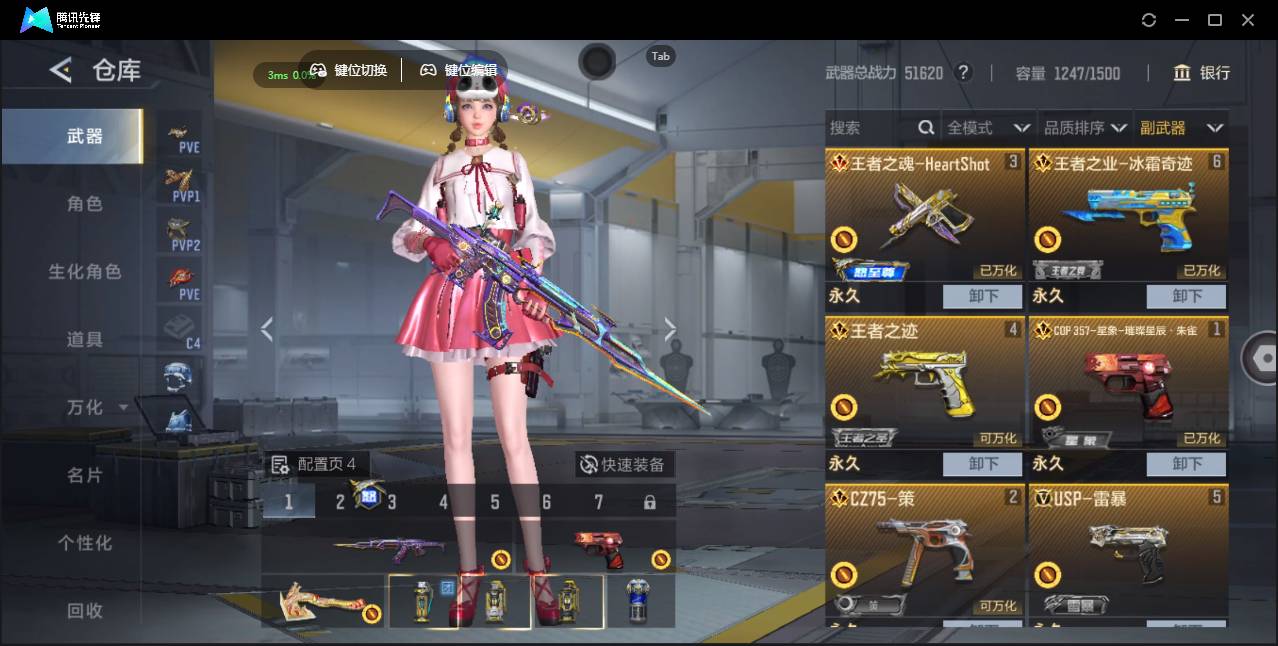Image resolution: width=1278 pixels, height=646 pixels.
Task: Open the 生化角色 category
Action: click(x=85, y=272)
